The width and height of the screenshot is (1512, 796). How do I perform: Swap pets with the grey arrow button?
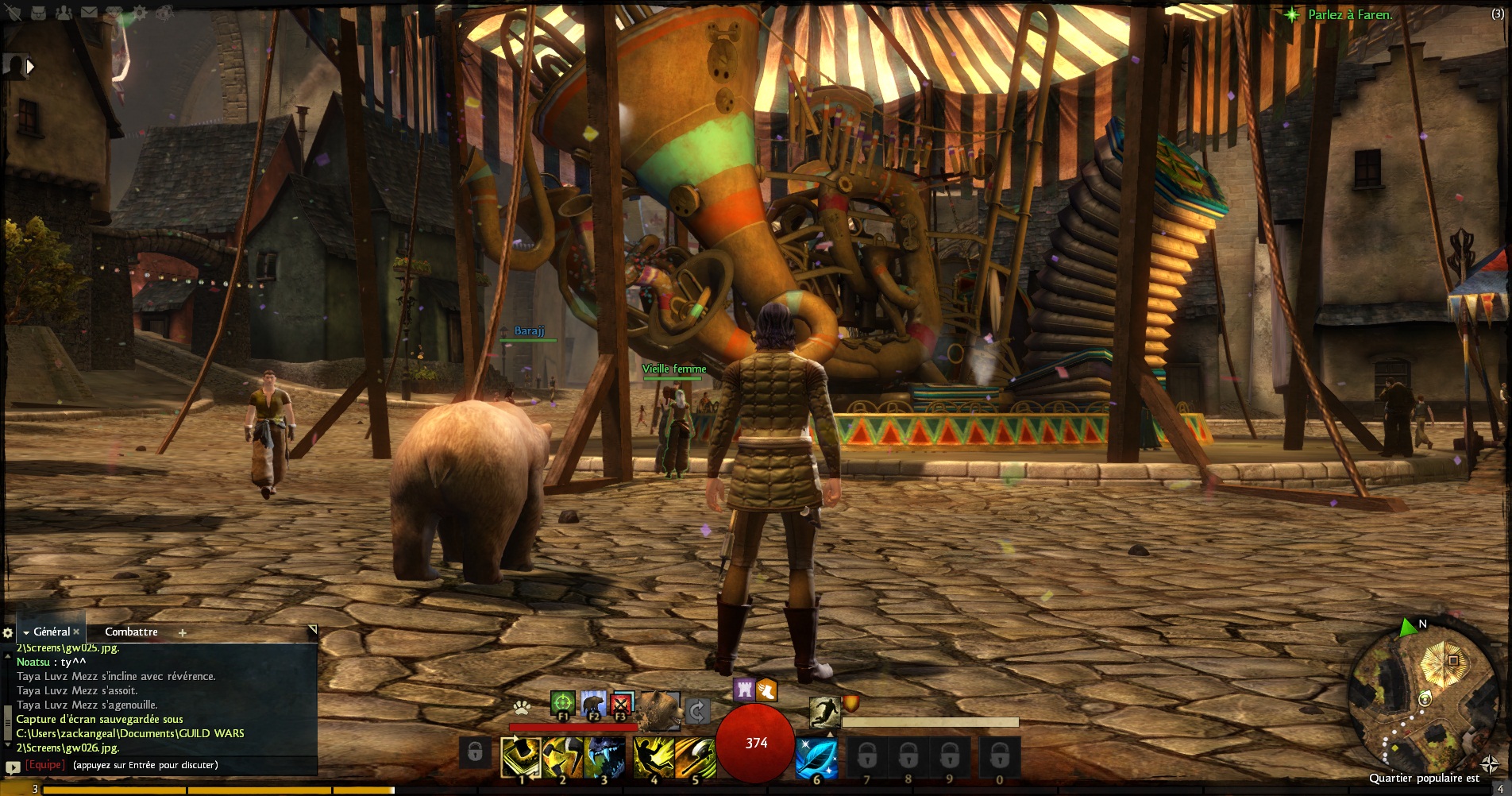click(x=696, y=710)
